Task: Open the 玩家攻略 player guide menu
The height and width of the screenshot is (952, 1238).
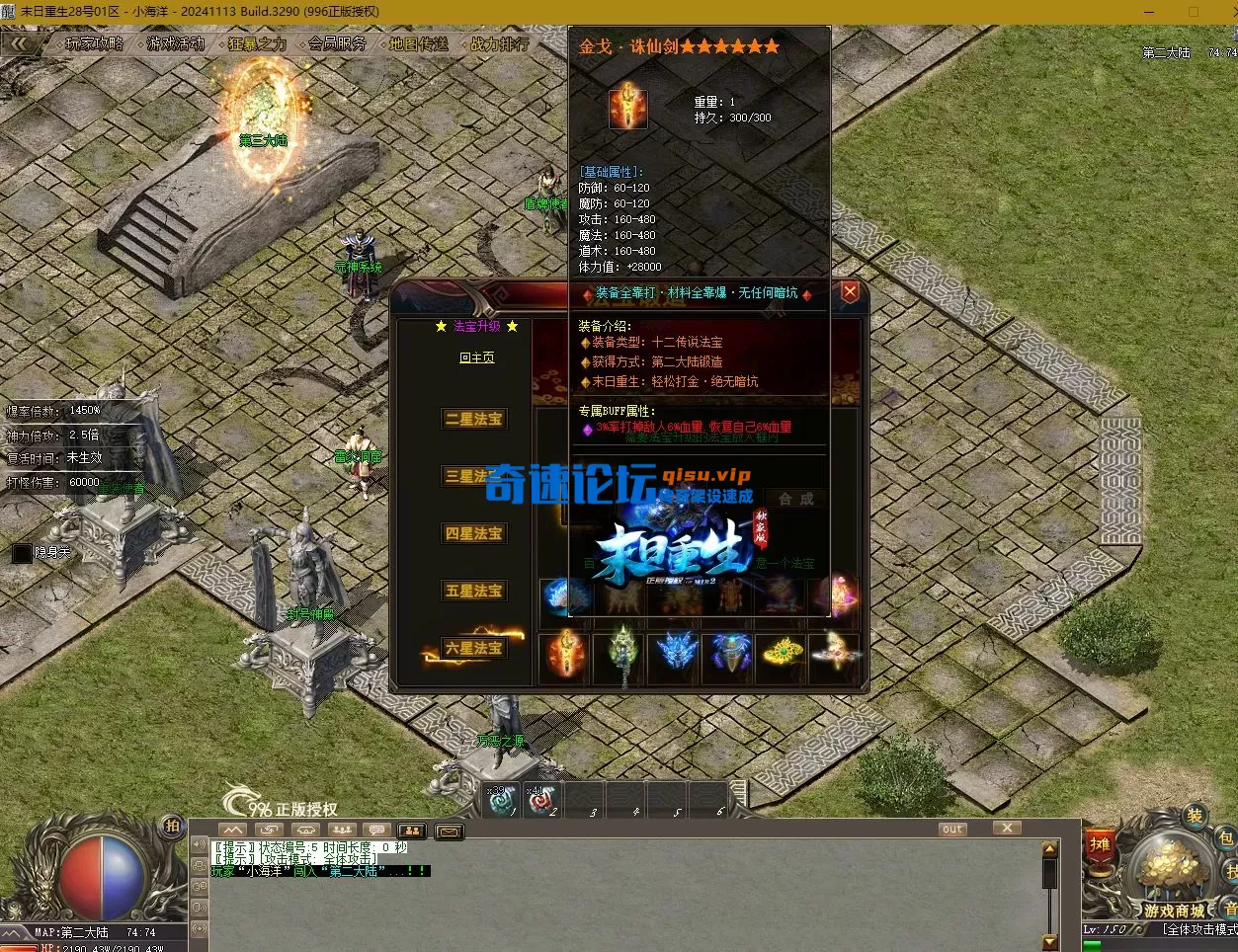Action: click(95, 43)
